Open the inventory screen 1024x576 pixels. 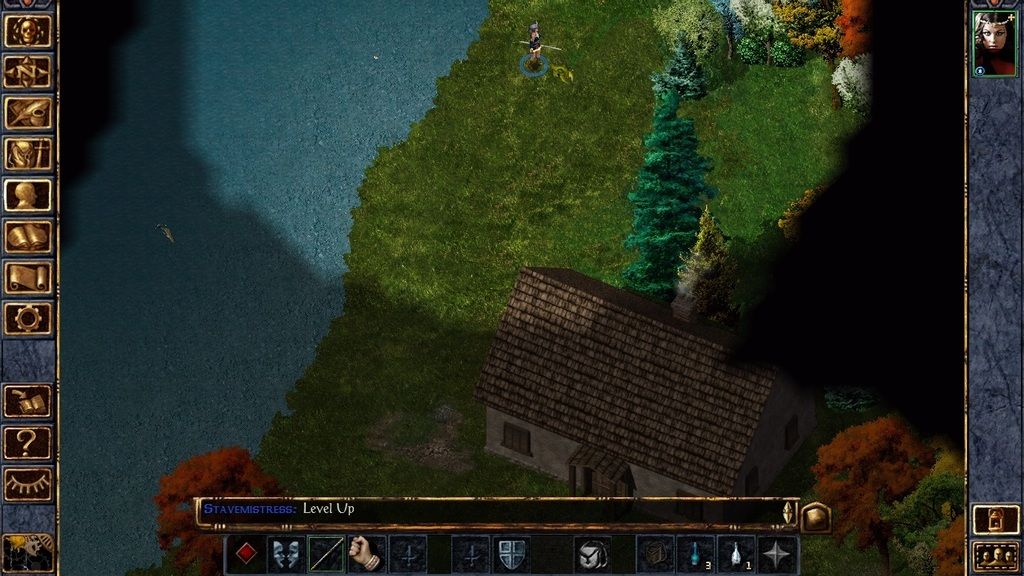[28, 153]
